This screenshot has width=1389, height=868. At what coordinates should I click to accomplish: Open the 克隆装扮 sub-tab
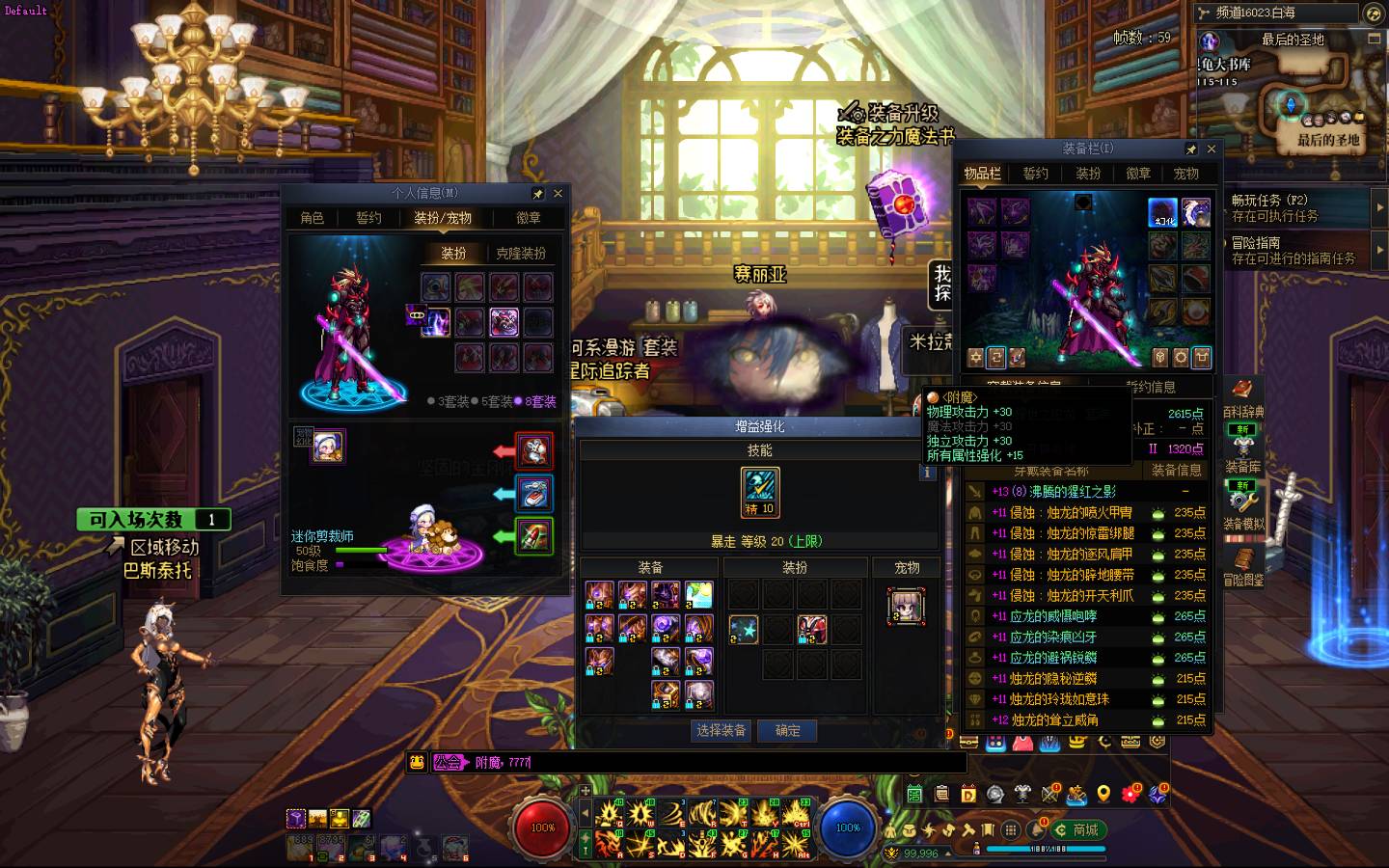(521, 253)
